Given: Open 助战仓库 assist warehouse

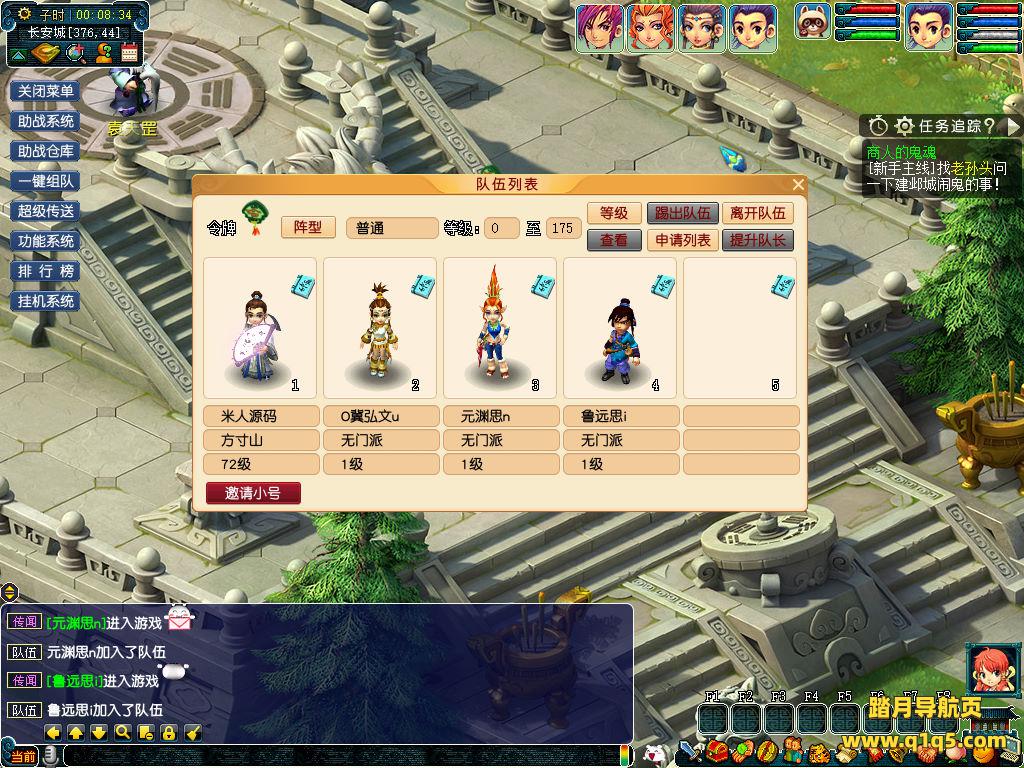Looking at the screenshot, I should (46, 151).
